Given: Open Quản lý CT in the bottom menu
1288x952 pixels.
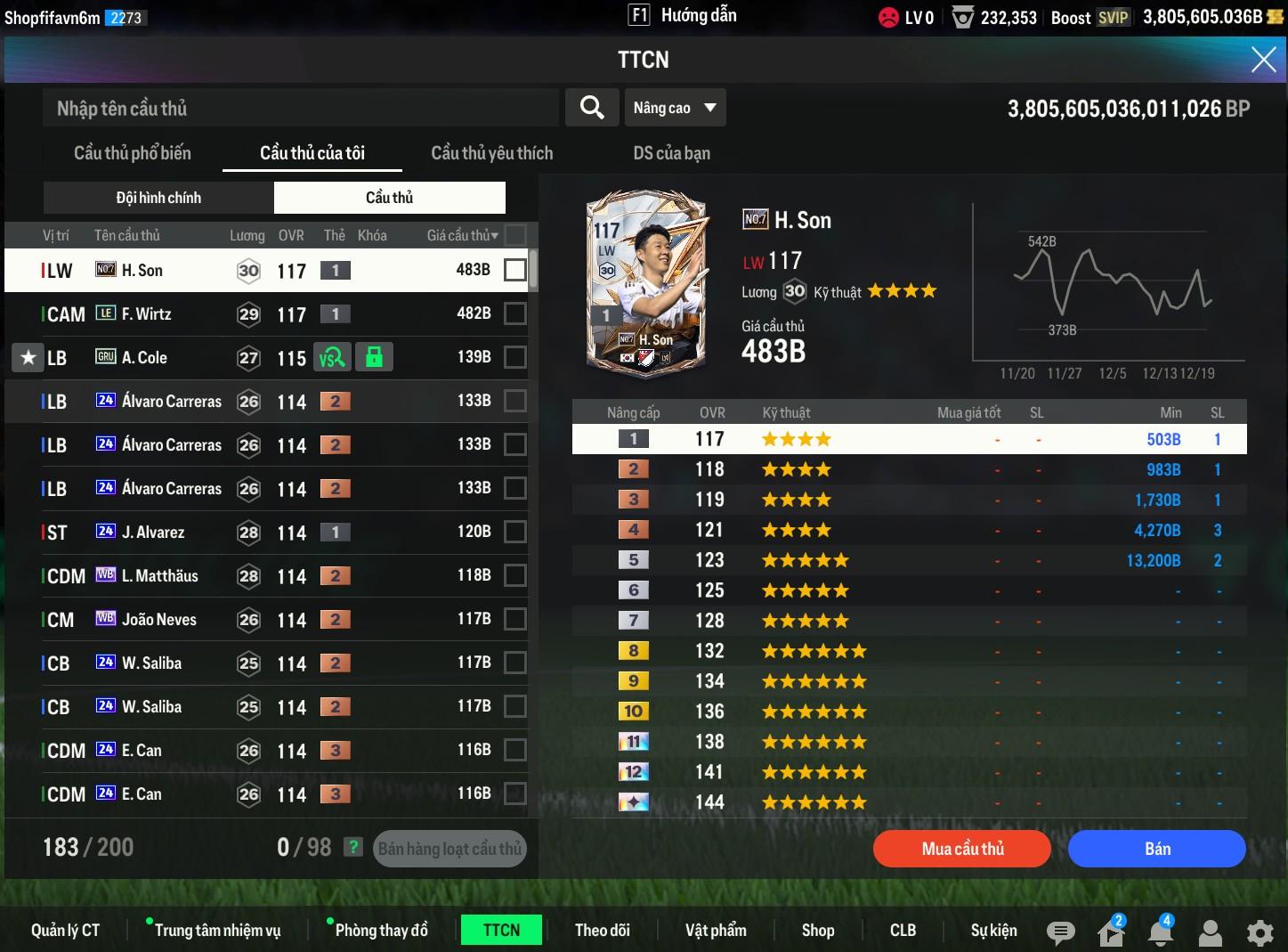Looking at the screenshot, I should 65,931.
